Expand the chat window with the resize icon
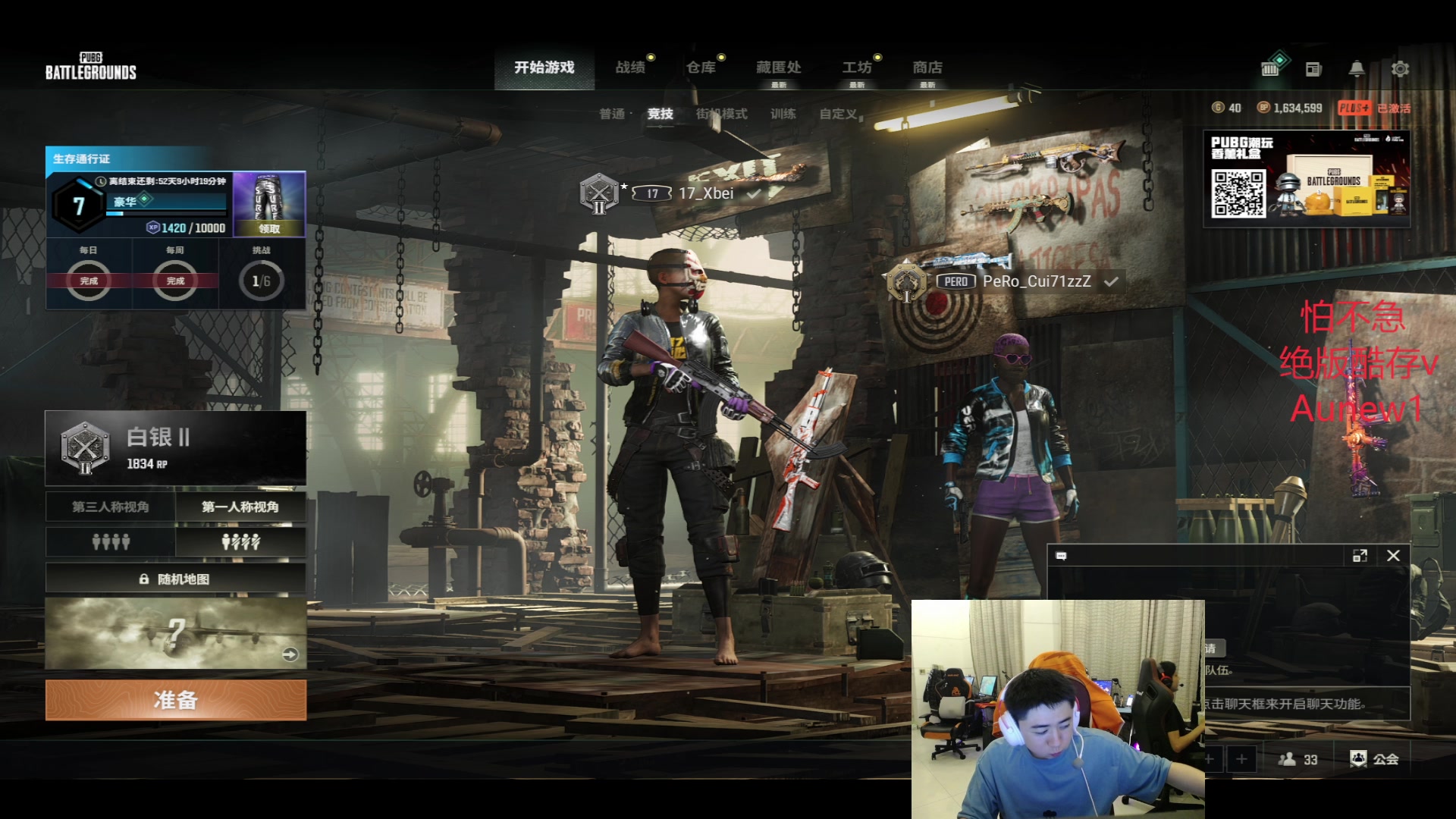The width and height of the screenshot is (1456, 819). (1360, 556)
